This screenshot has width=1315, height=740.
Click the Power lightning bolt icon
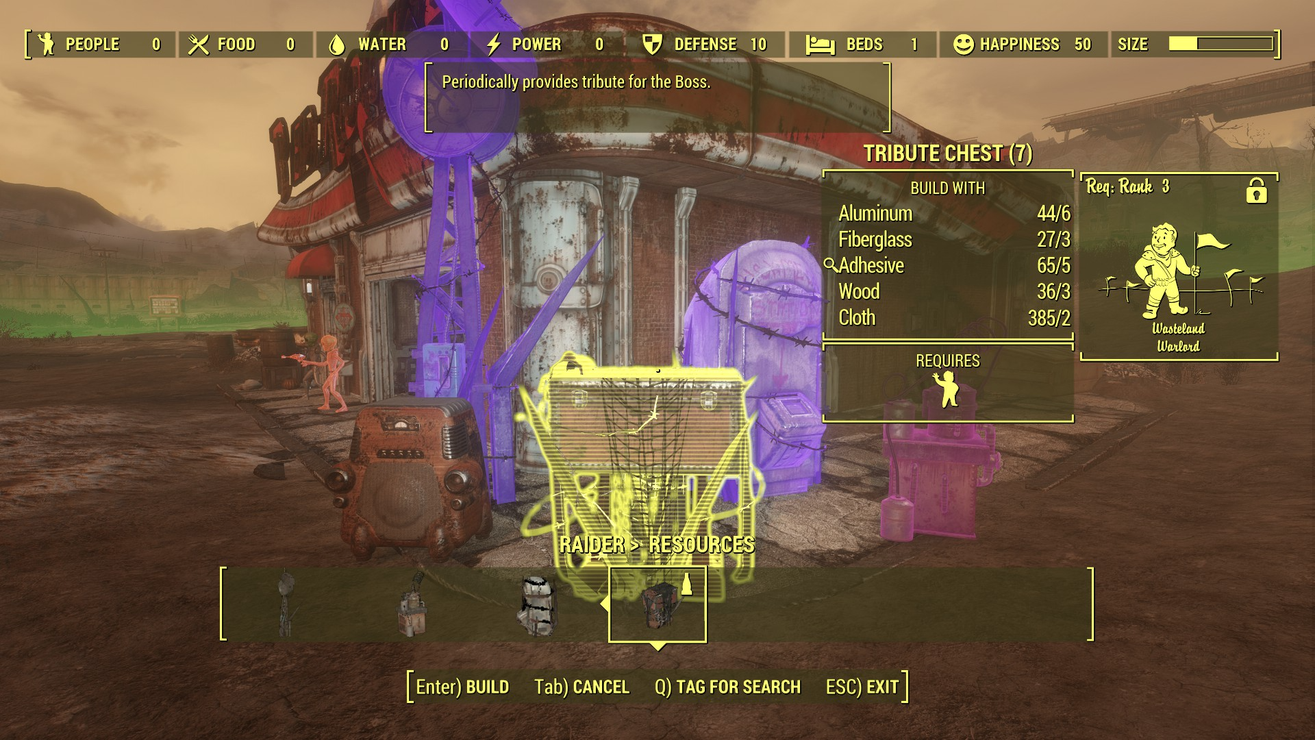click(x=494, y=44)
